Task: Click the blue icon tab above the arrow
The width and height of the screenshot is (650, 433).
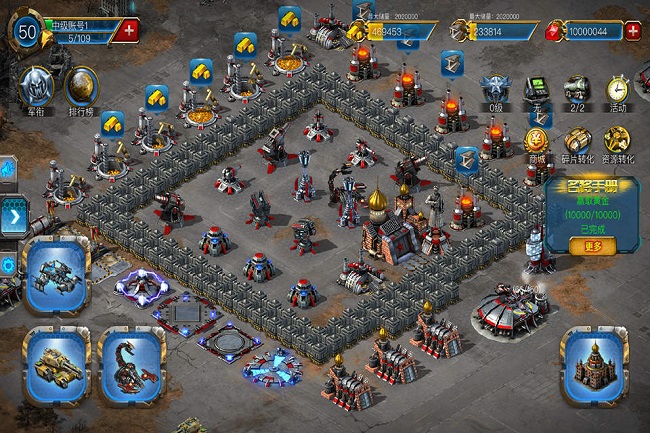Action: [x=6, y=170]
